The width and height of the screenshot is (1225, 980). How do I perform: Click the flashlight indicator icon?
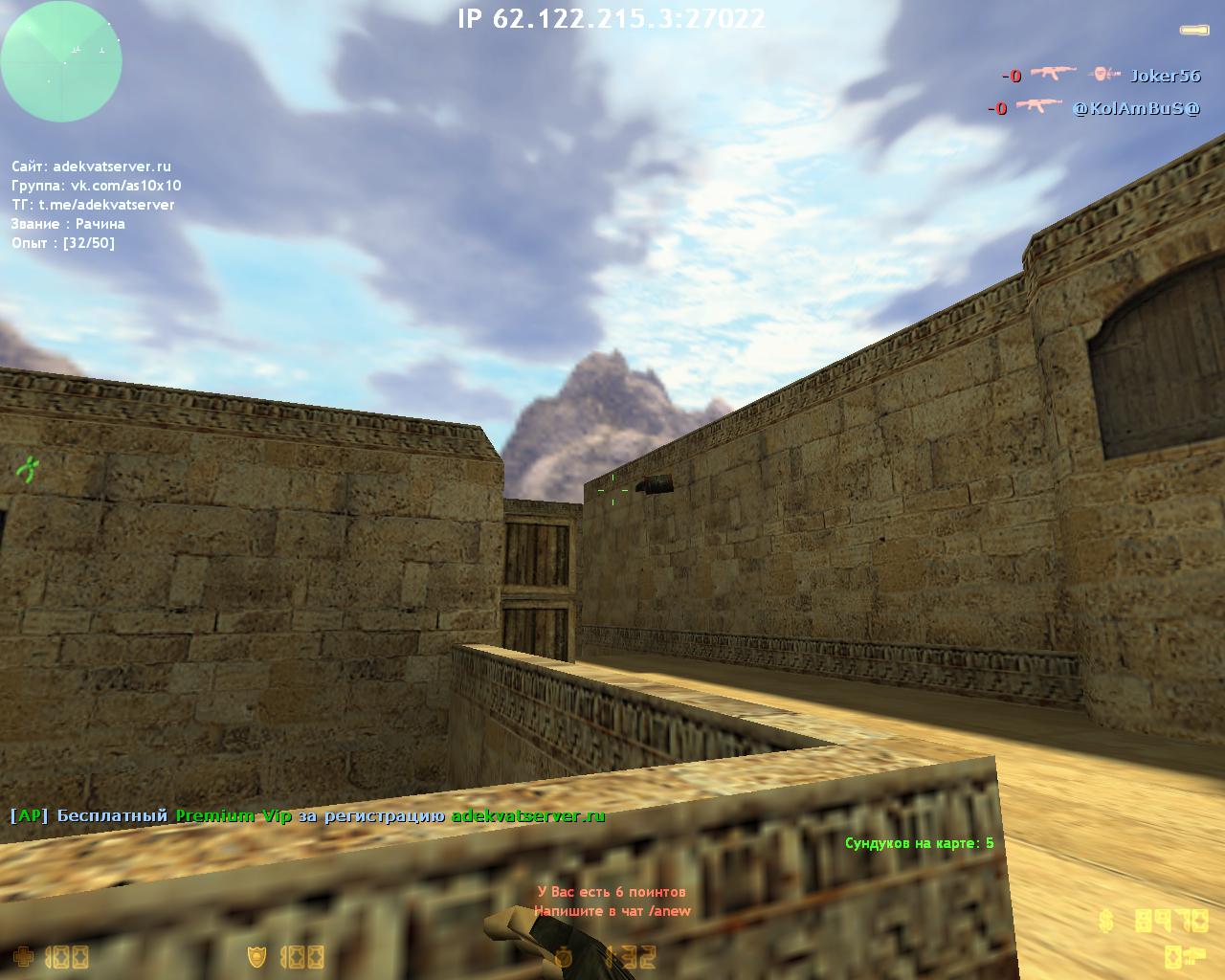coord(1193,31)
